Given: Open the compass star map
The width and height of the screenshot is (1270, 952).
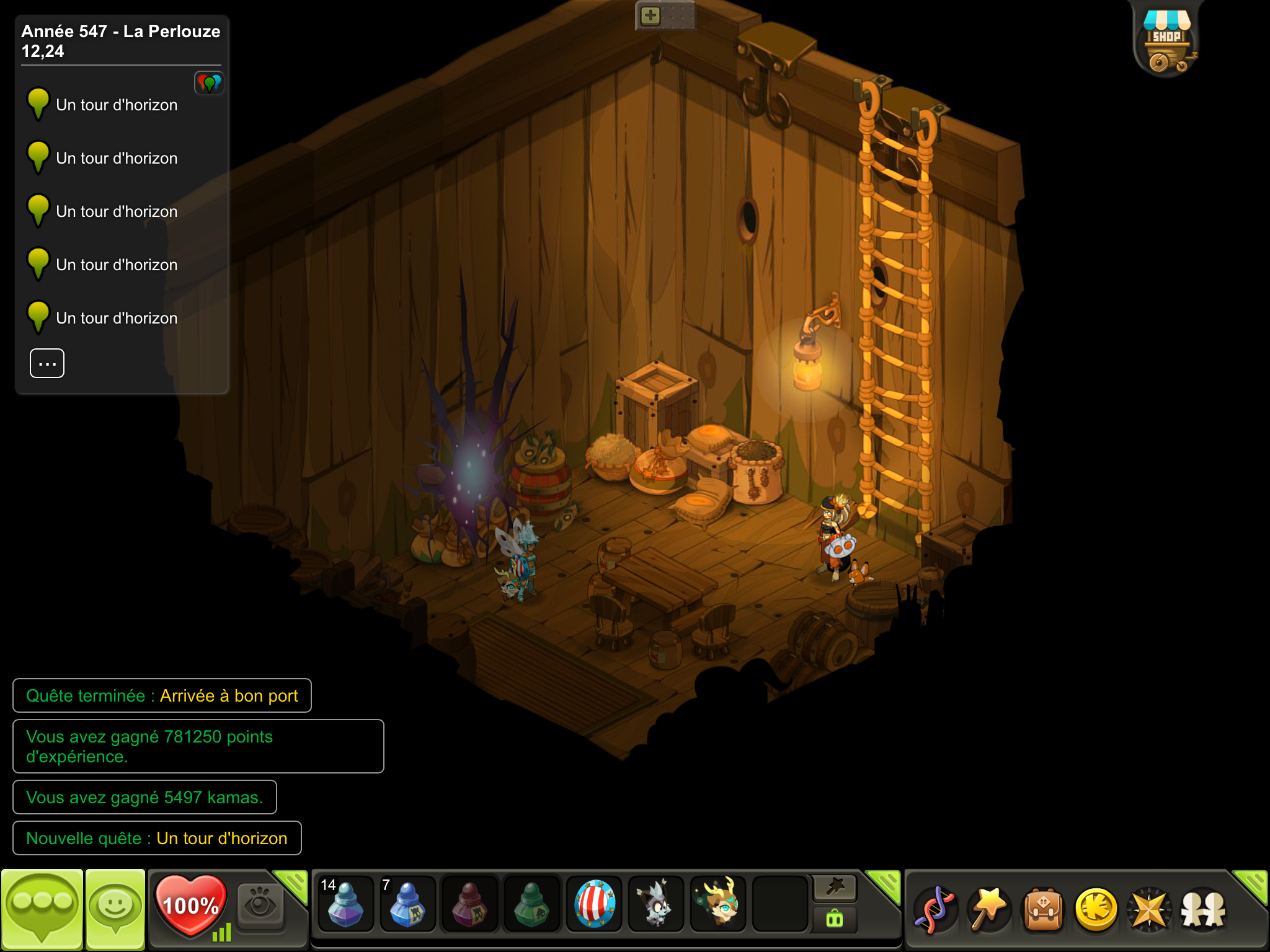Looking at the screenshot, I should (1149, 910).
